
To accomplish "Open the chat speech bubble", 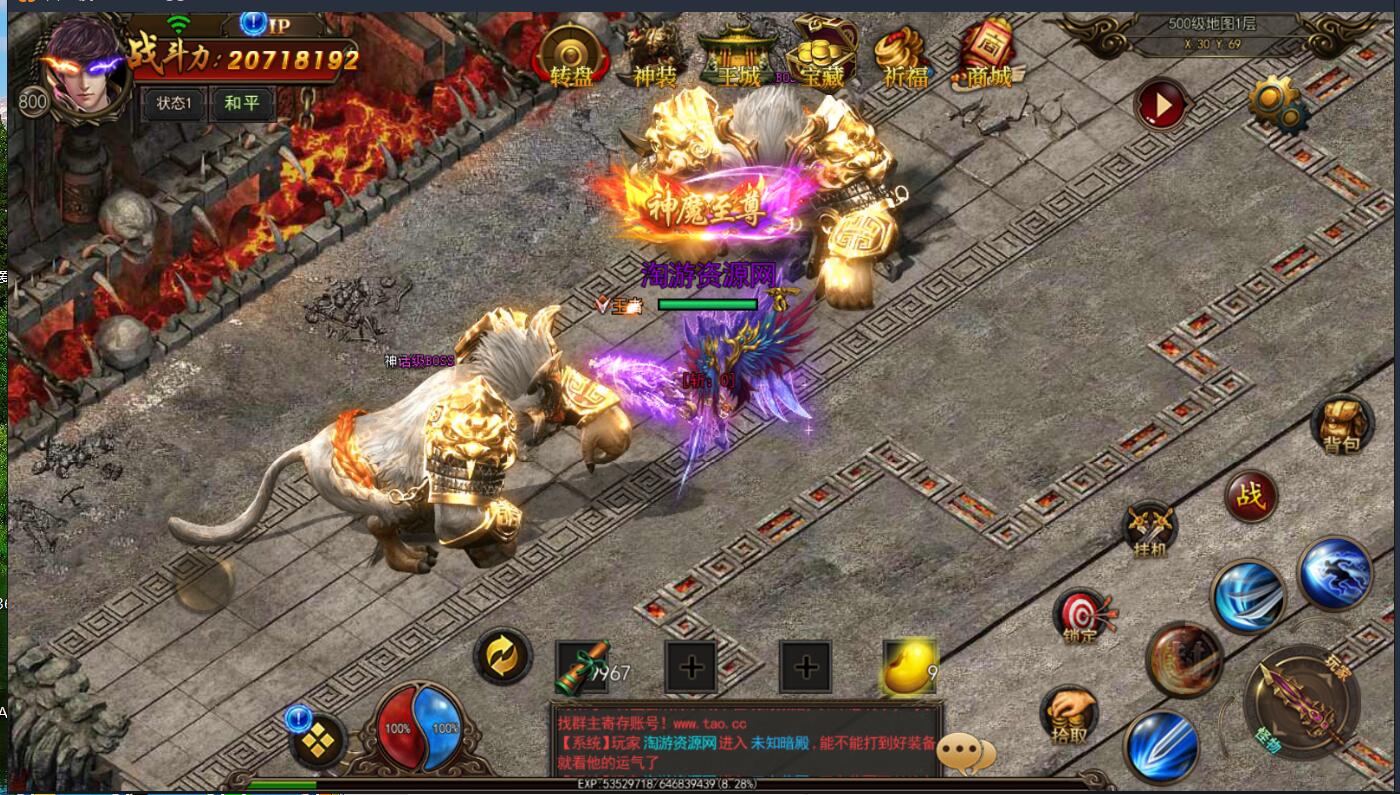I will tap(966, 752).
